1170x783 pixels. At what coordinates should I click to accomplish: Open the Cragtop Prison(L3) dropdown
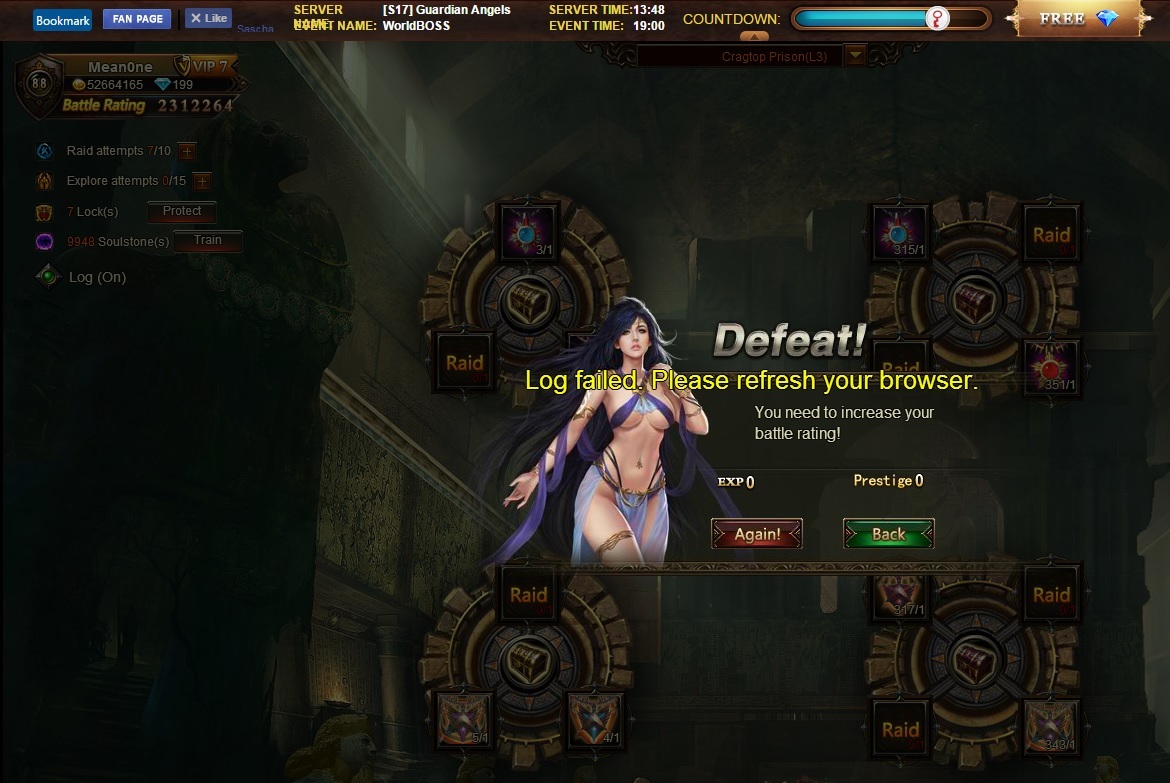(x=855, y=56)
